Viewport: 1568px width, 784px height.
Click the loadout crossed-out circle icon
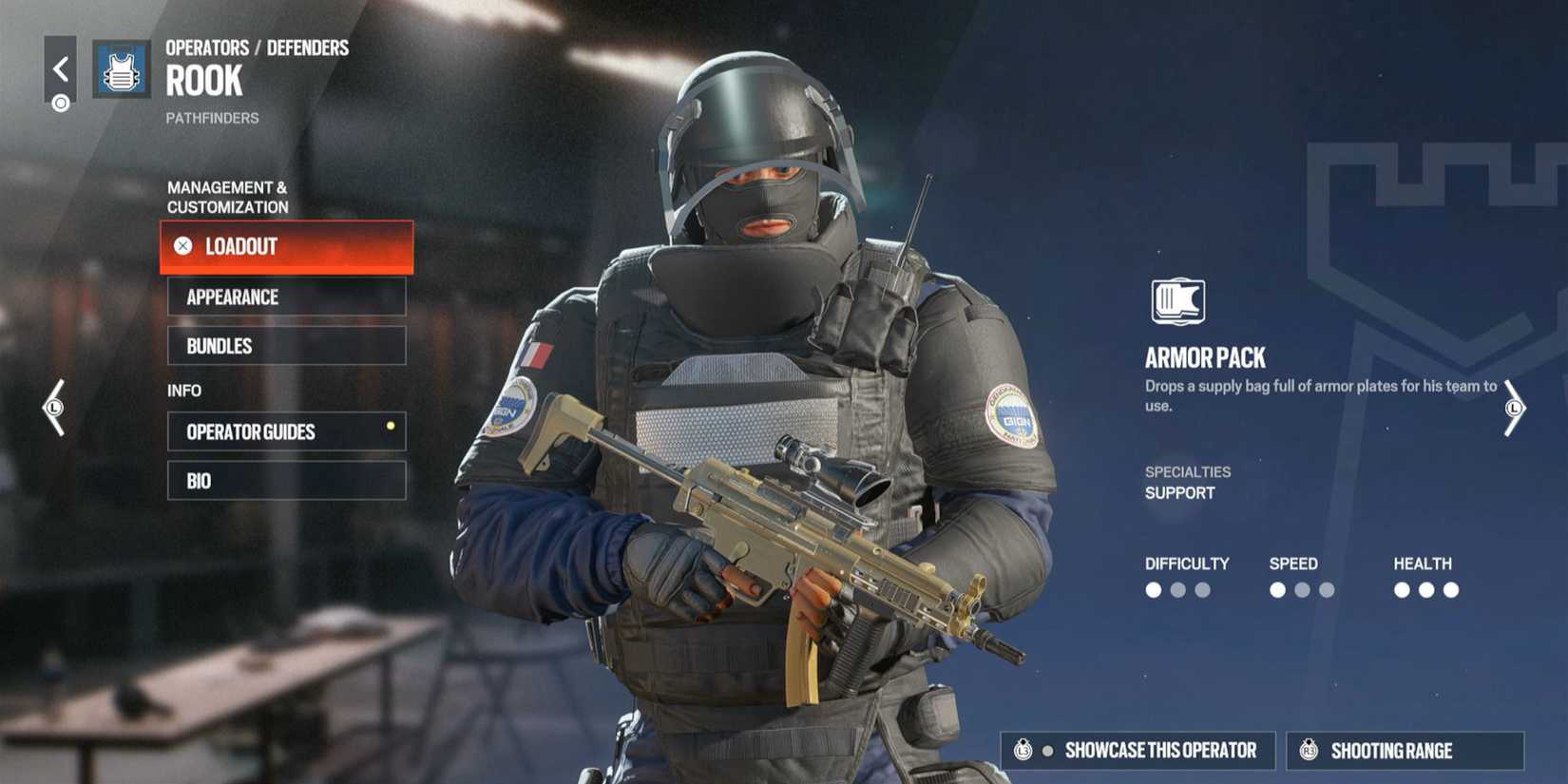point(182,246)
